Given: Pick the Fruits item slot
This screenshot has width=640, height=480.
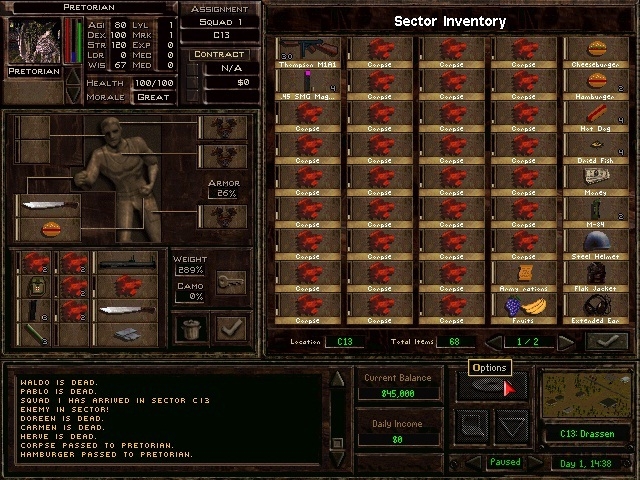Looking at the screenshot, I should point(524,305).
